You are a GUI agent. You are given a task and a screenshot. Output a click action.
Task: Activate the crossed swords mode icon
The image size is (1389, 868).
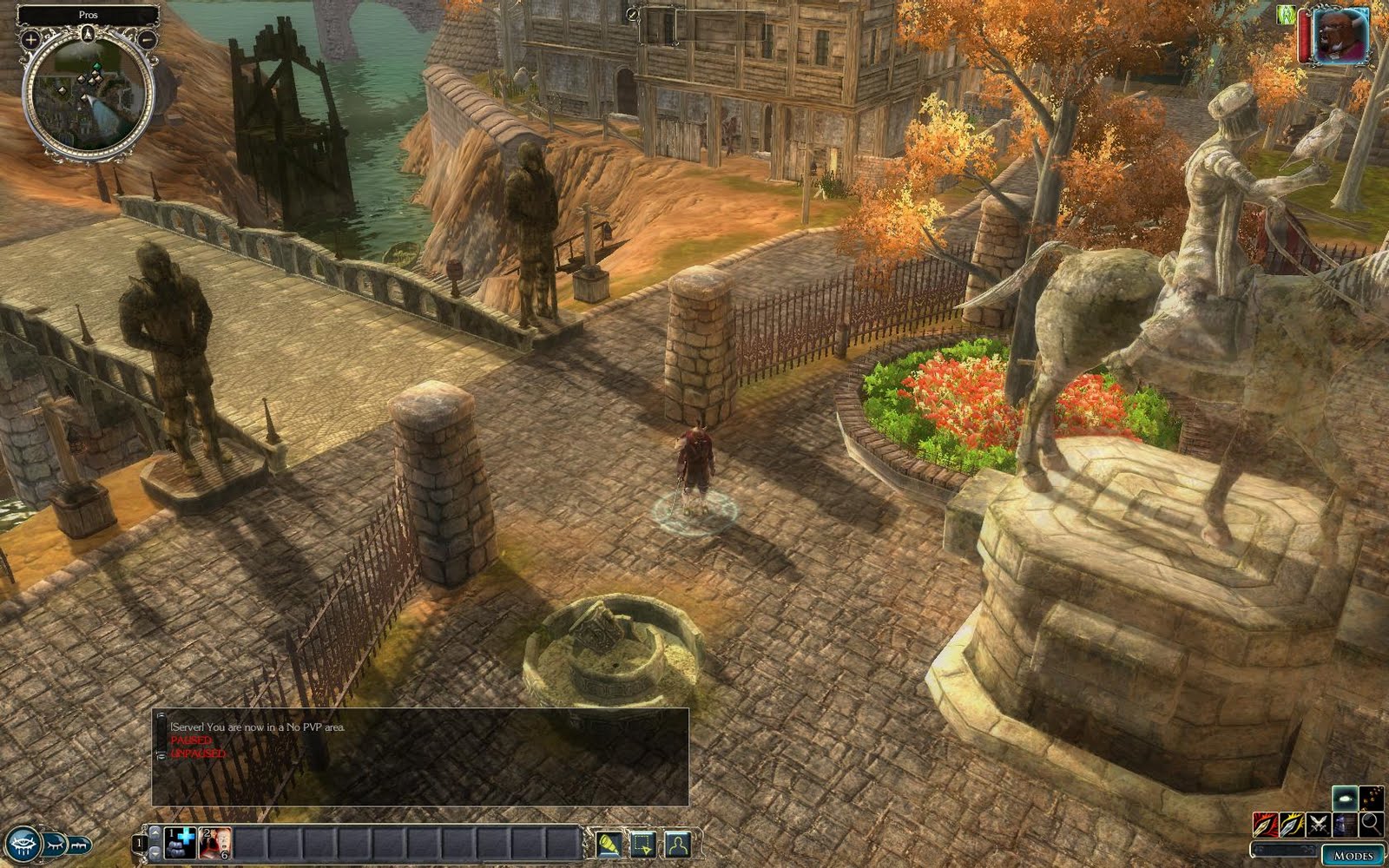1320,824
